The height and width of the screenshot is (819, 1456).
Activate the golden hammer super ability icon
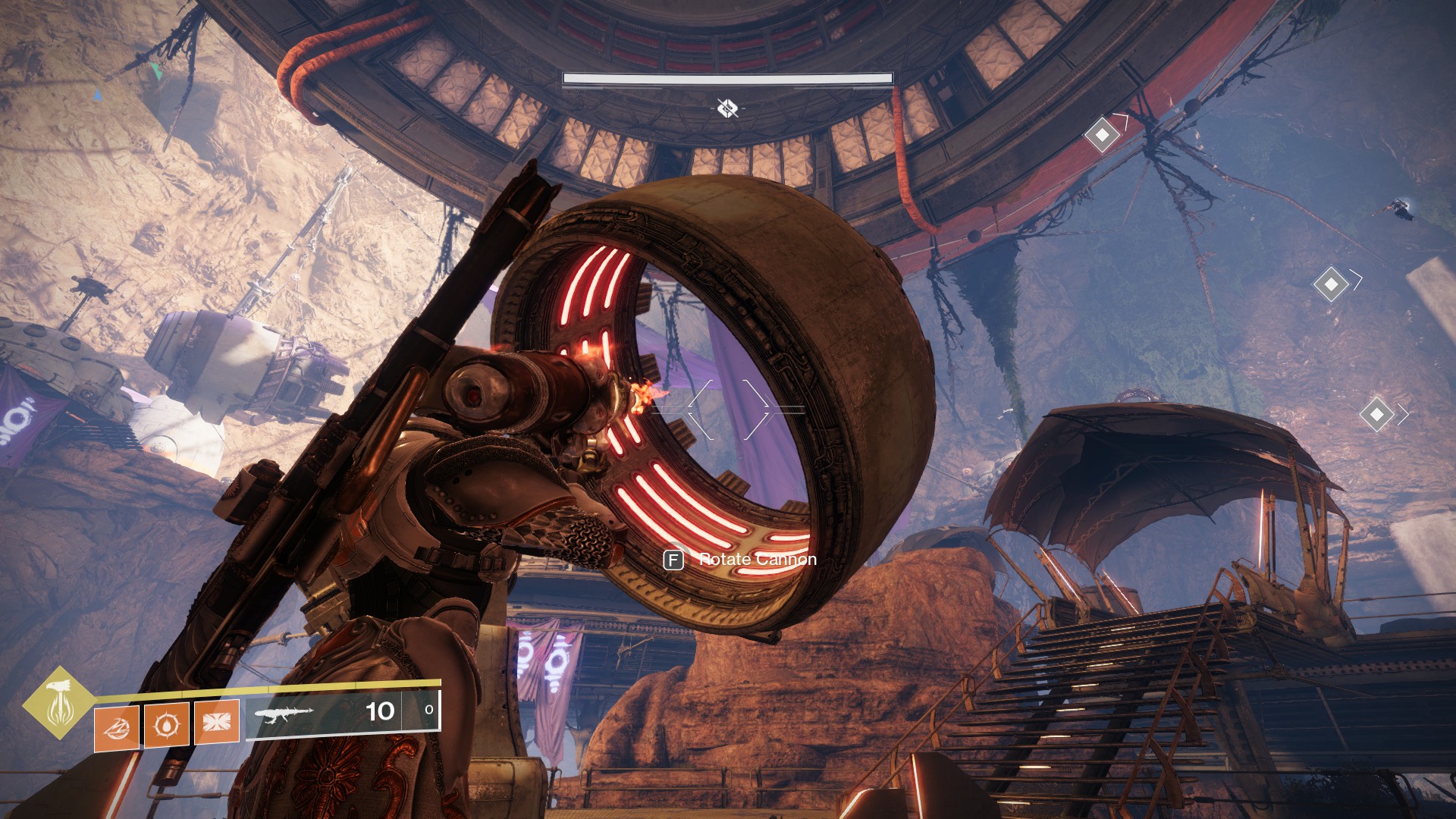pos(58,703)
